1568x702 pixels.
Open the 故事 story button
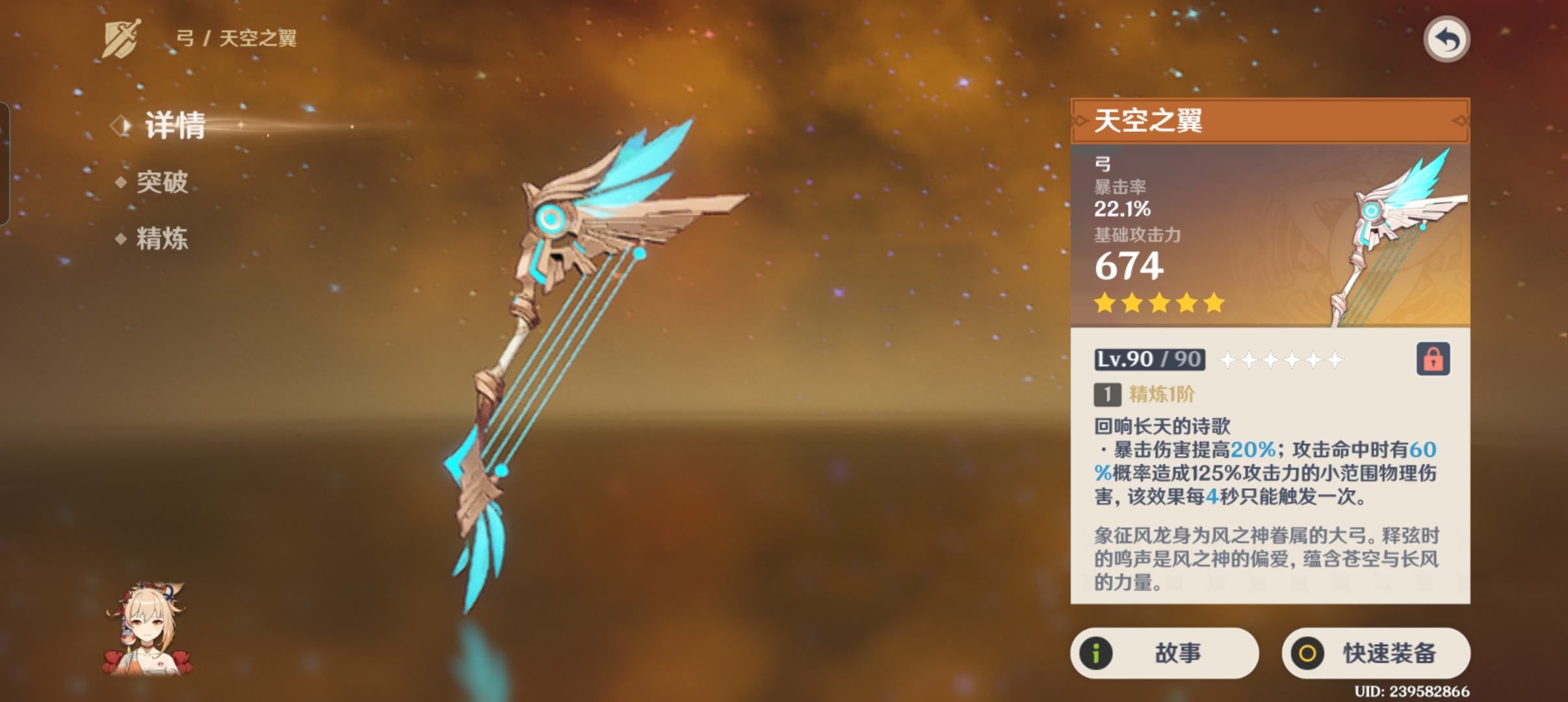pyautogui.click(x=1164, y=653)
